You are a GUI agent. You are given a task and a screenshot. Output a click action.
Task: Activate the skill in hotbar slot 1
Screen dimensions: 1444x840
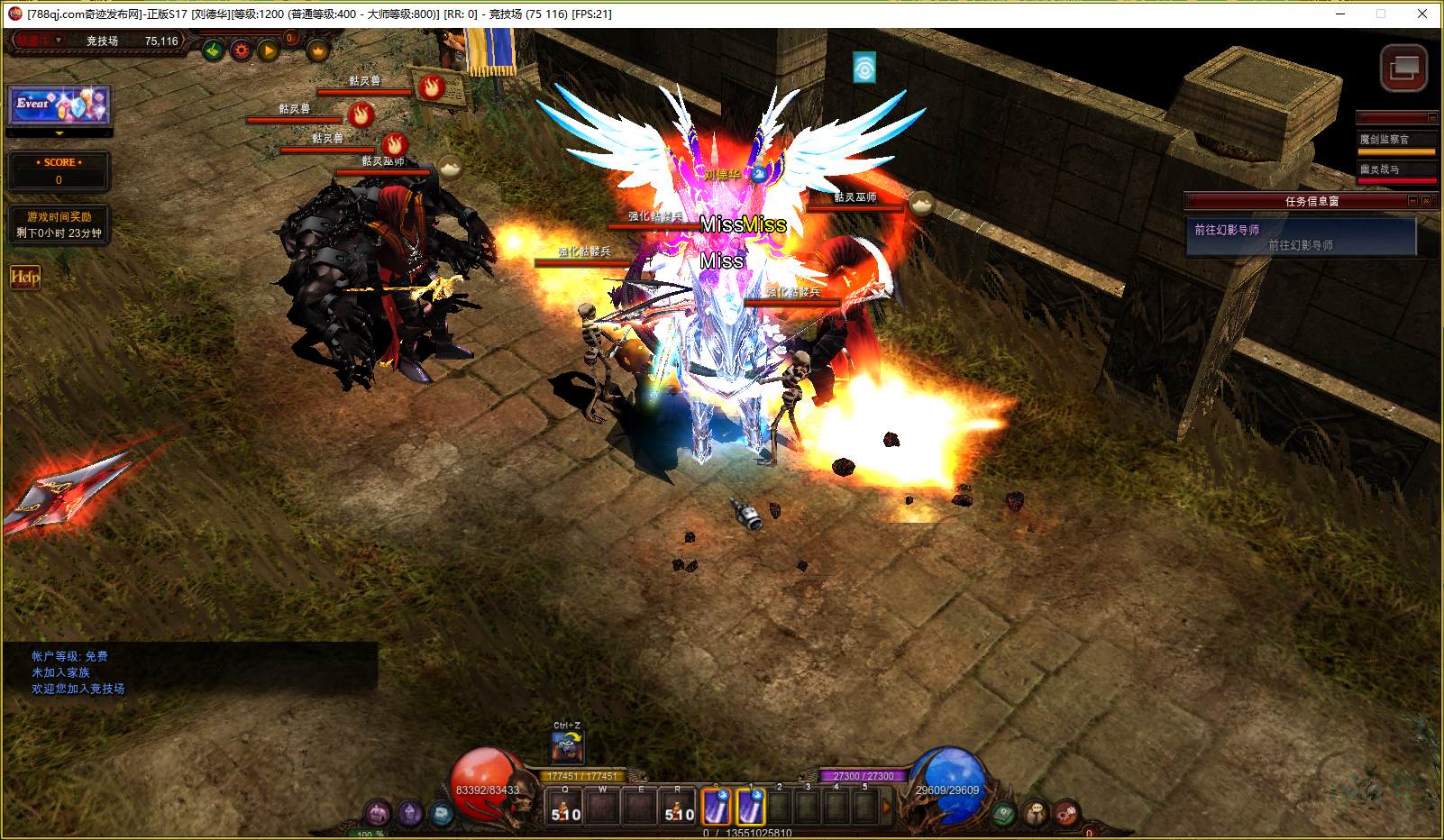751,806
